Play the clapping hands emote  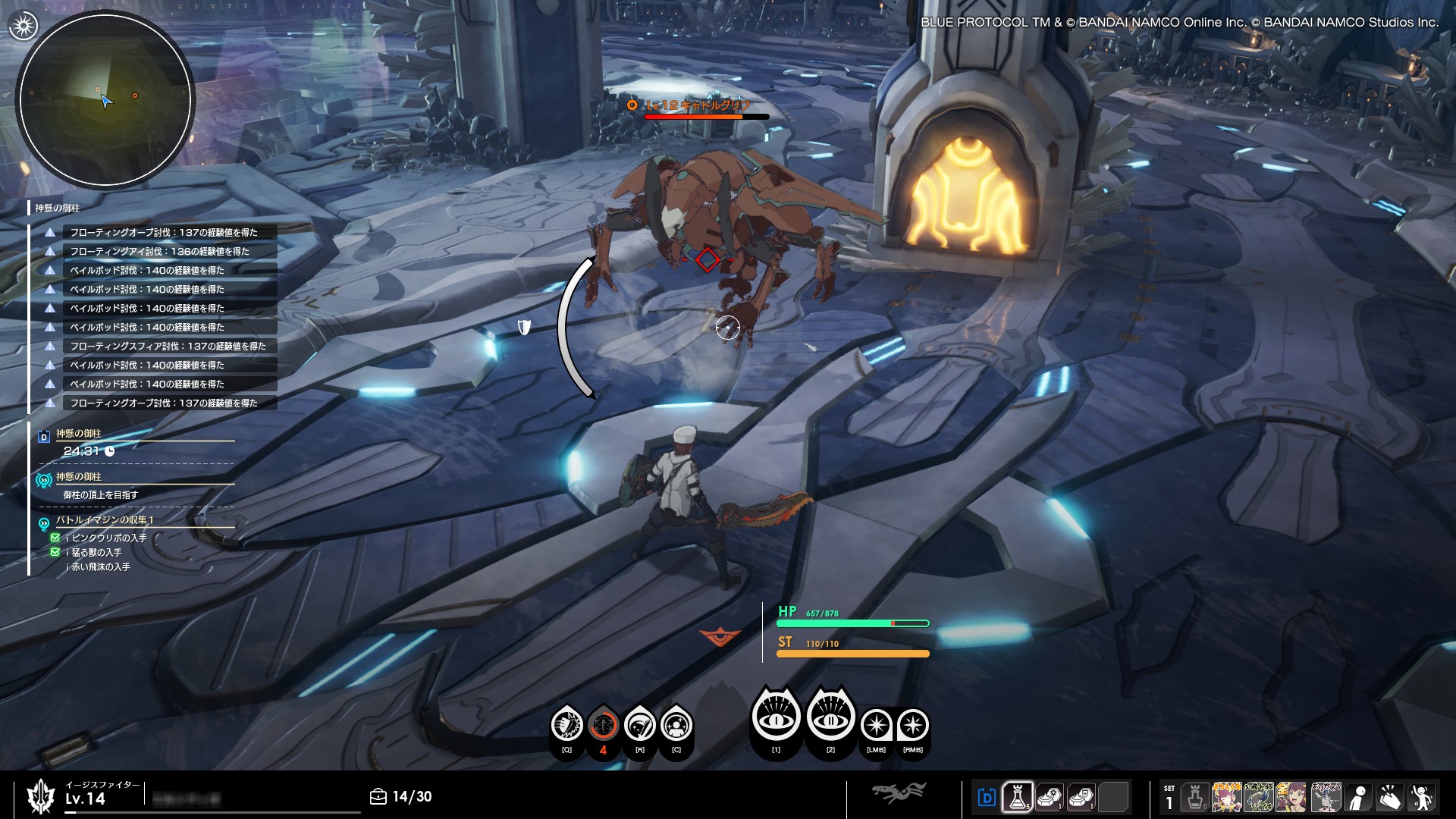(x=1390, y=797)
